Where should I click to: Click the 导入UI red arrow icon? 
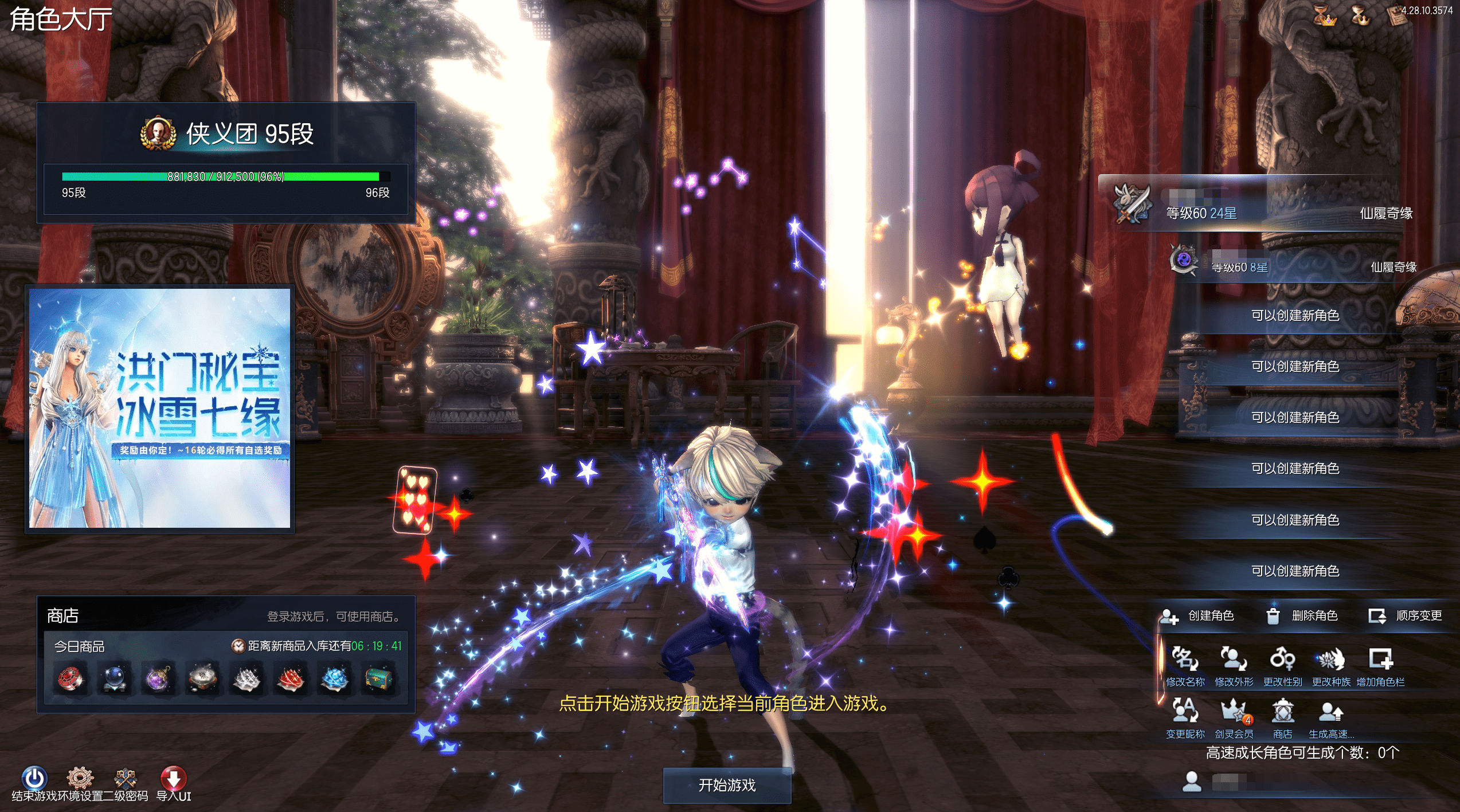click(x=173, y=778)
